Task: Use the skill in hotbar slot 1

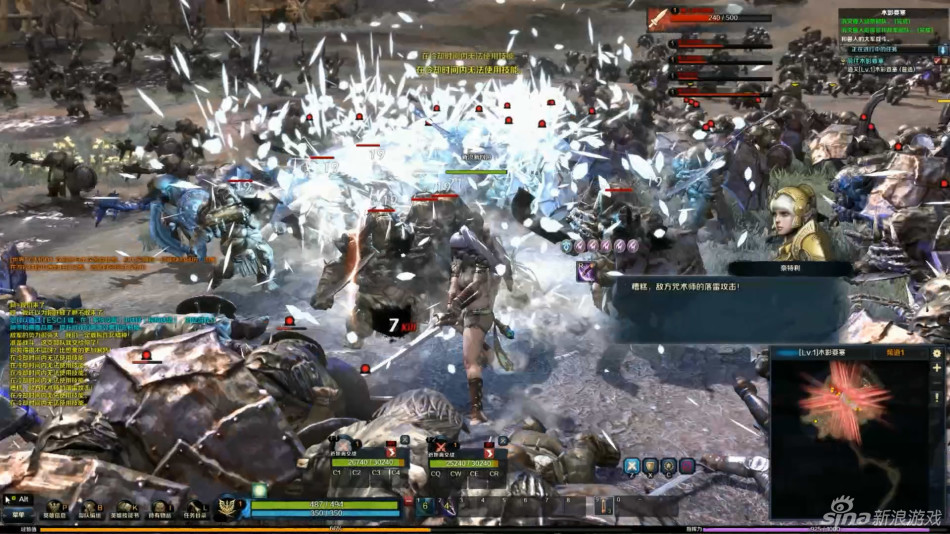Action: pos(424,506)
